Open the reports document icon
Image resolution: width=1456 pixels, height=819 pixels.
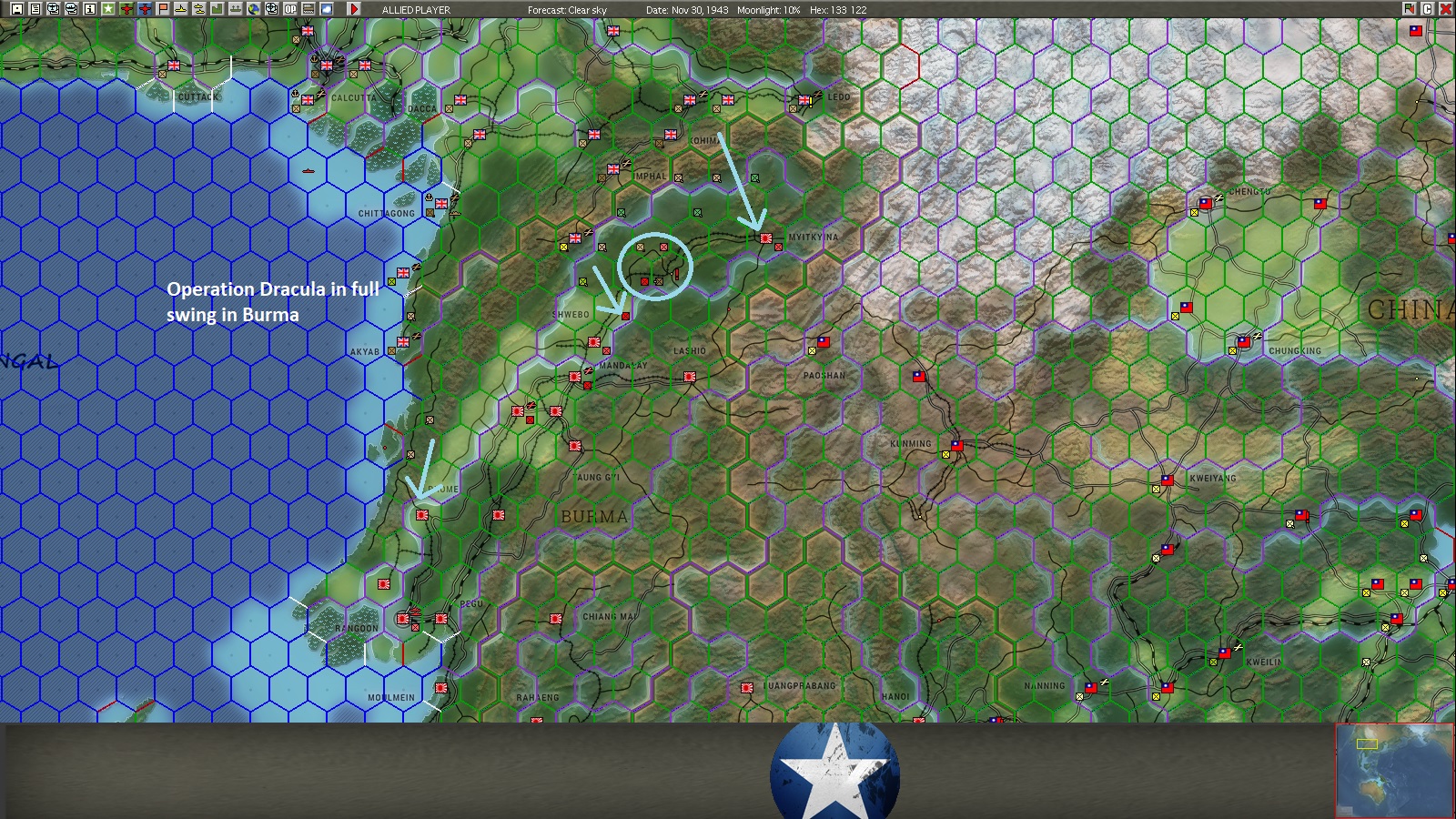[x=35, y=9]
